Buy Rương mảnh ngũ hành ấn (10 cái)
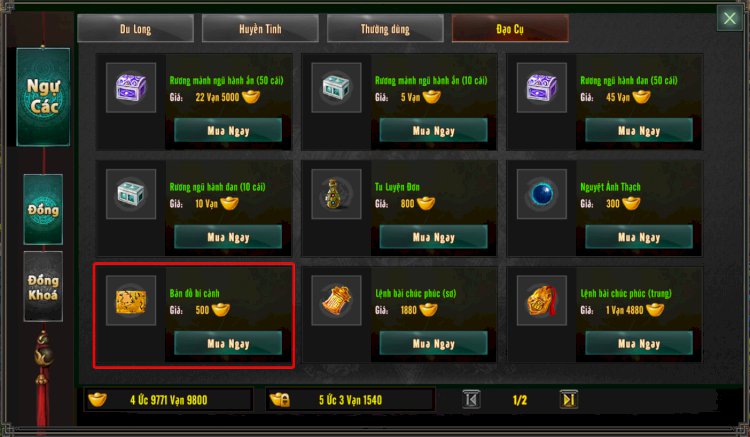Screen dimensions: 750x437 click(433, 131)
